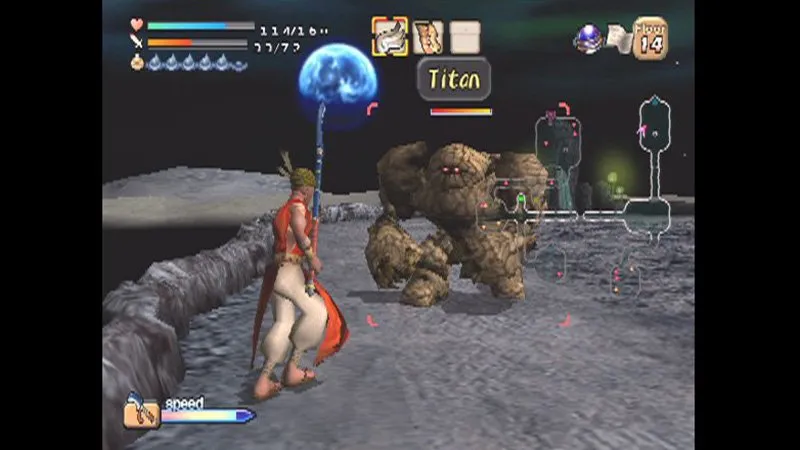Select the highlighted first active item slot
The height and width of the screenshot is (450, 800).
pyautogui.click(x=390, y=37)
